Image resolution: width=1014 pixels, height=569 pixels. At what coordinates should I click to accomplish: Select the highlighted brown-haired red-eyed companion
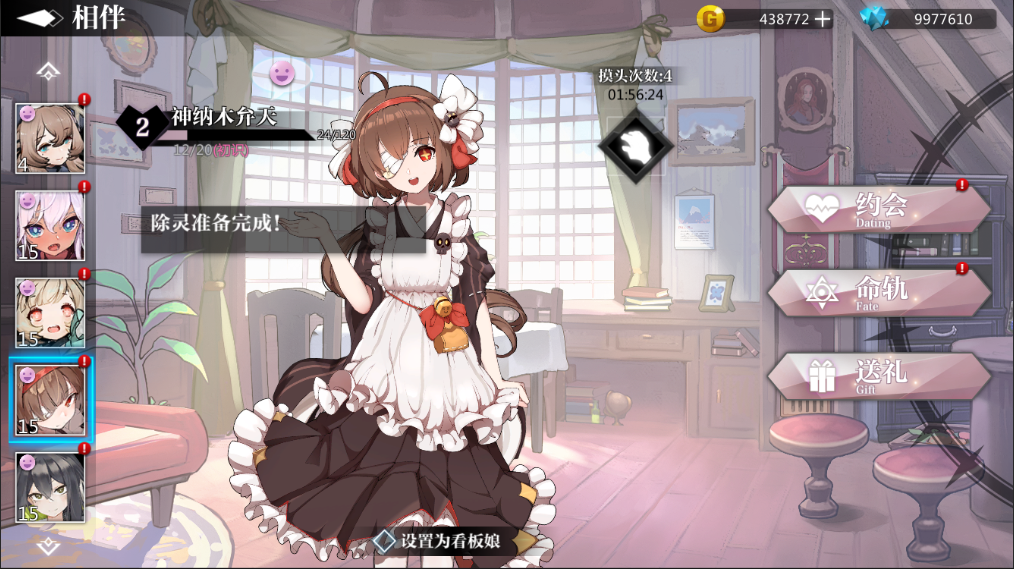[50, 400]
